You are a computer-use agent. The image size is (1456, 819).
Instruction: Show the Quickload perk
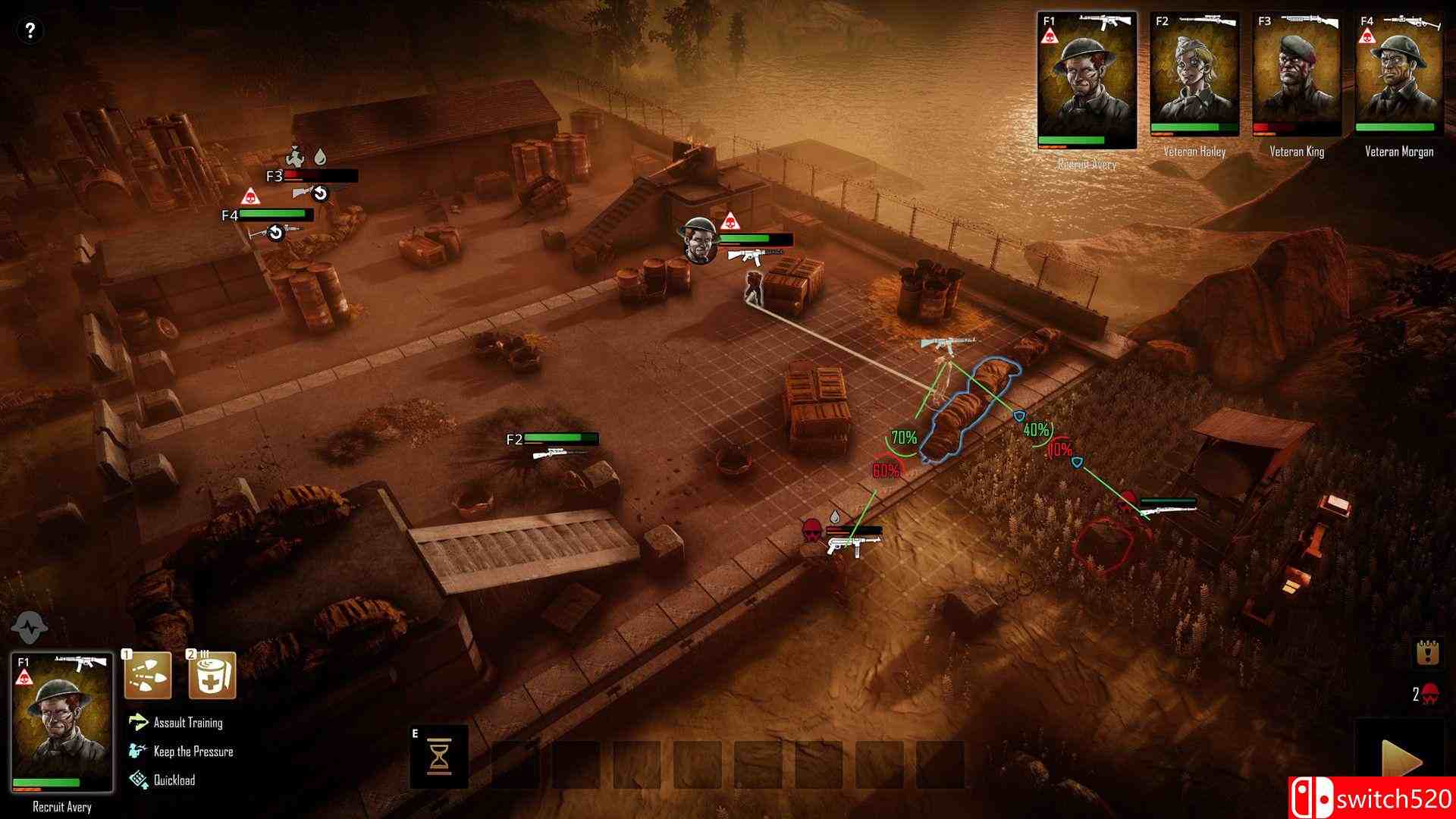174,780
